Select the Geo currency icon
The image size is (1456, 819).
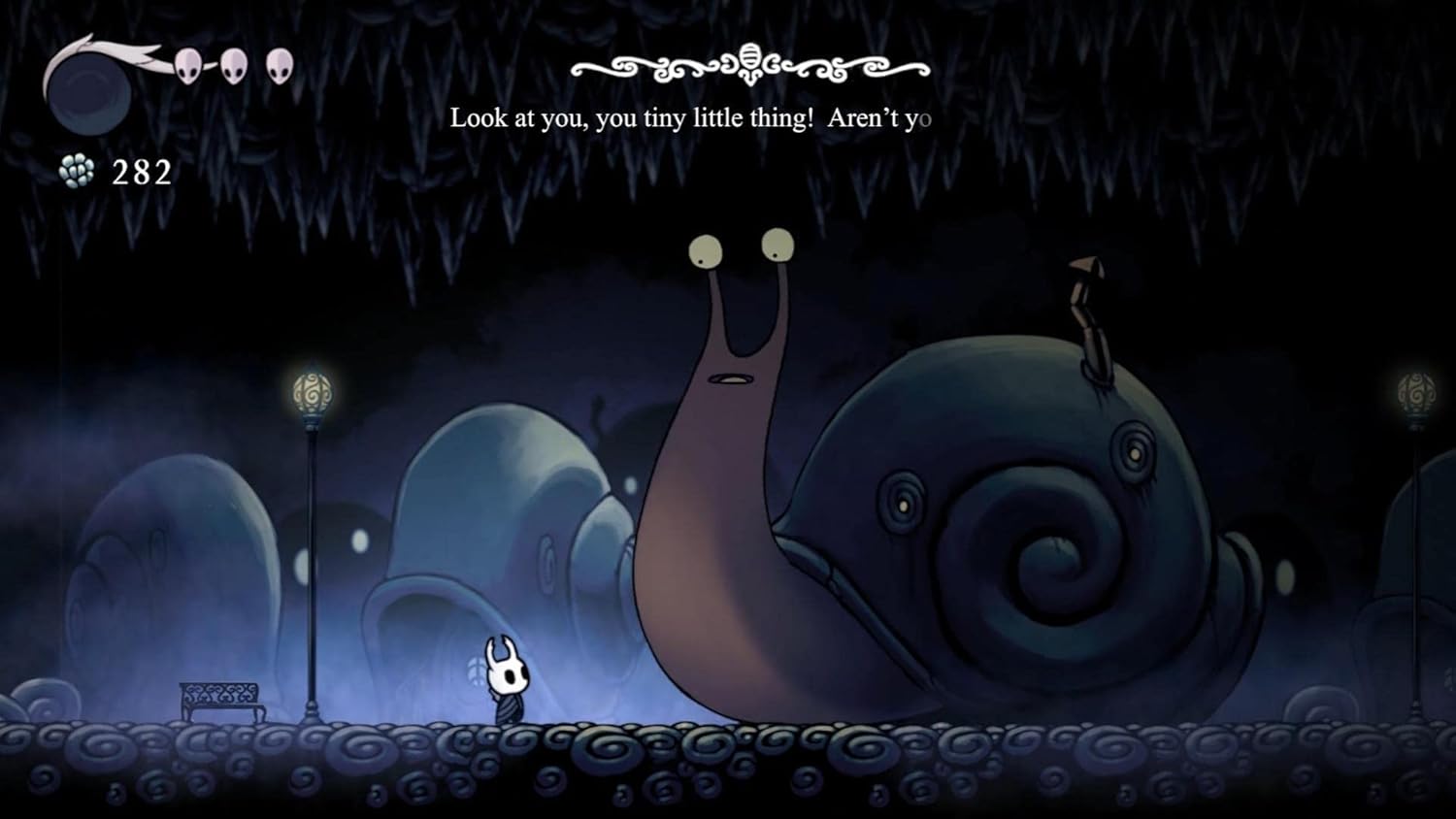[x=78, y=169]
